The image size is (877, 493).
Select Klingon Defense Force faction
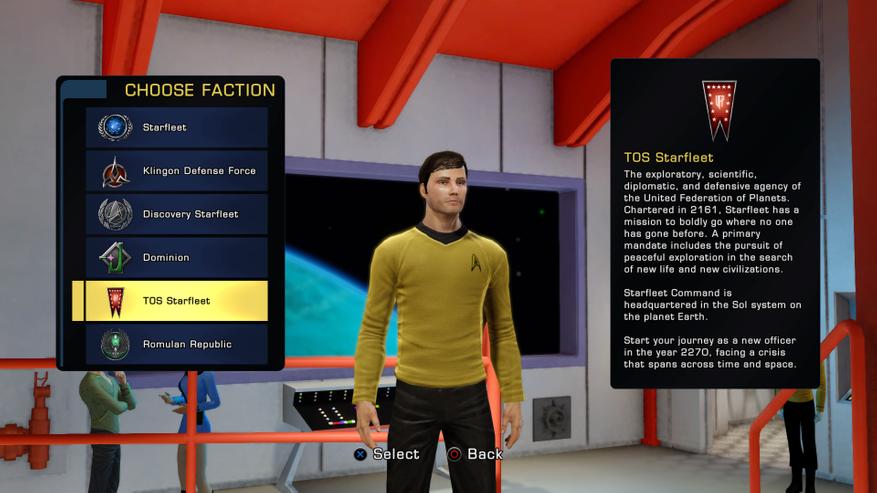point(176,171)
